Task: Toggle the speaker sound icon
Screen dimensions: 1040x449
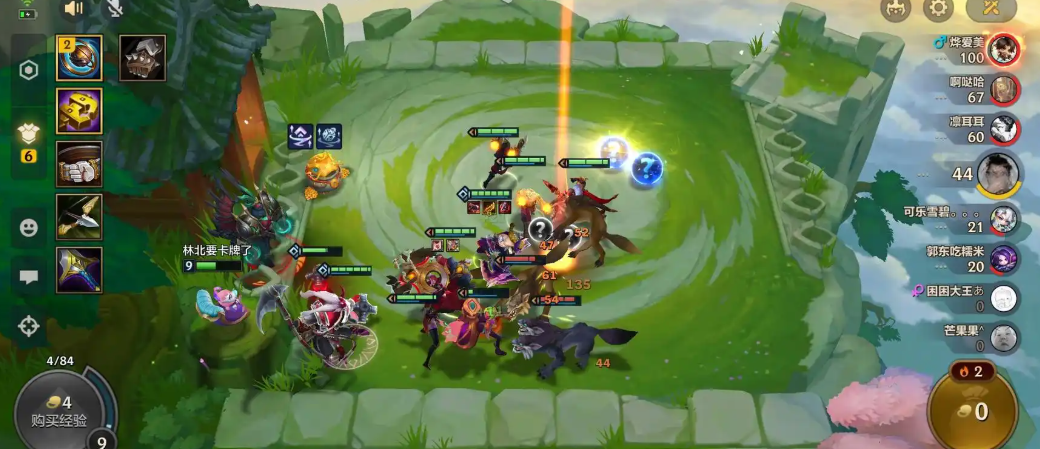Action: pyautogui.click(x=74, y=9)
